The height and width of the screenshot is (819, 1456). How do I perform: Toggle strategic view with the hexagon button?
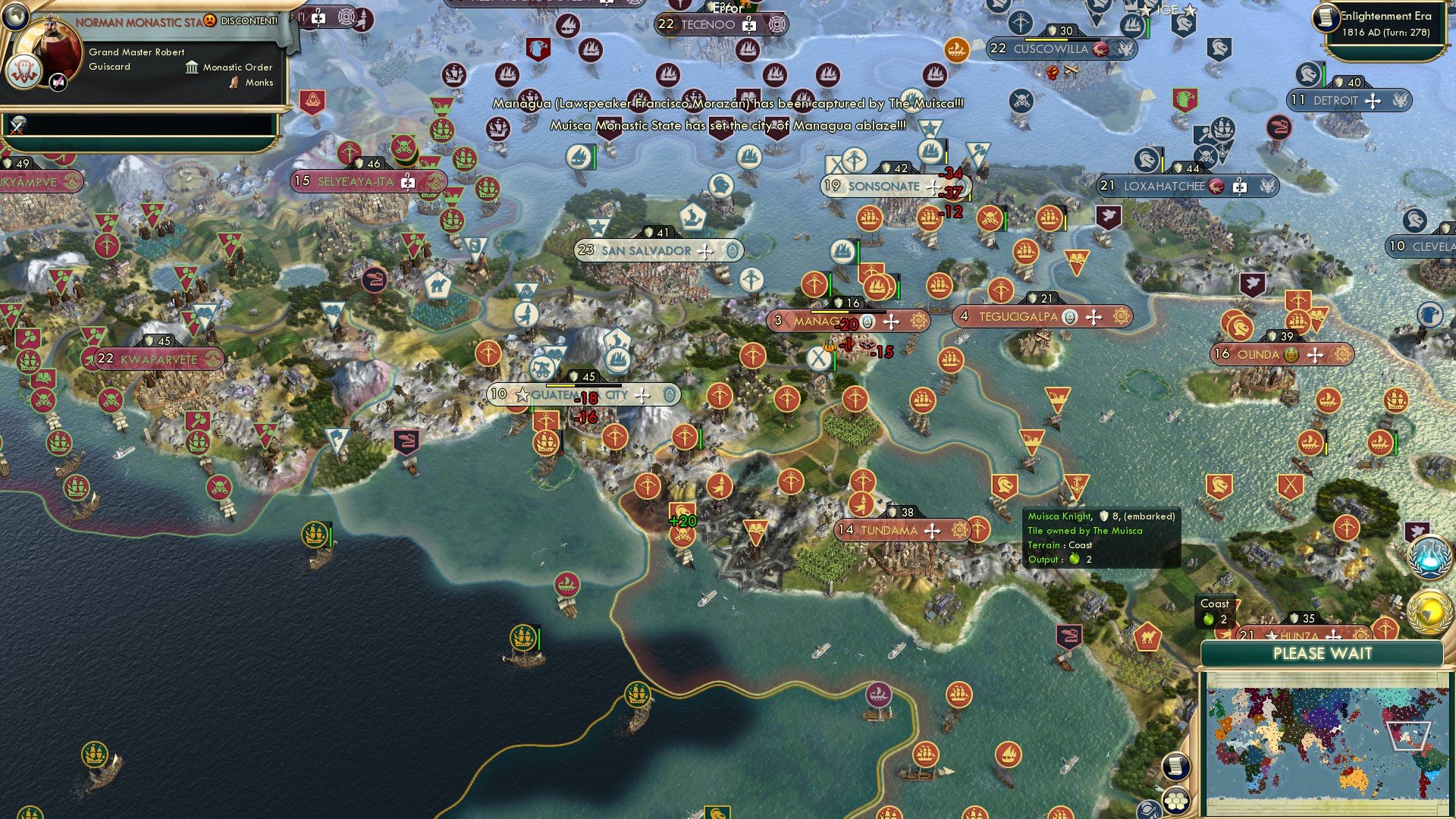[x=1176, y=802]
